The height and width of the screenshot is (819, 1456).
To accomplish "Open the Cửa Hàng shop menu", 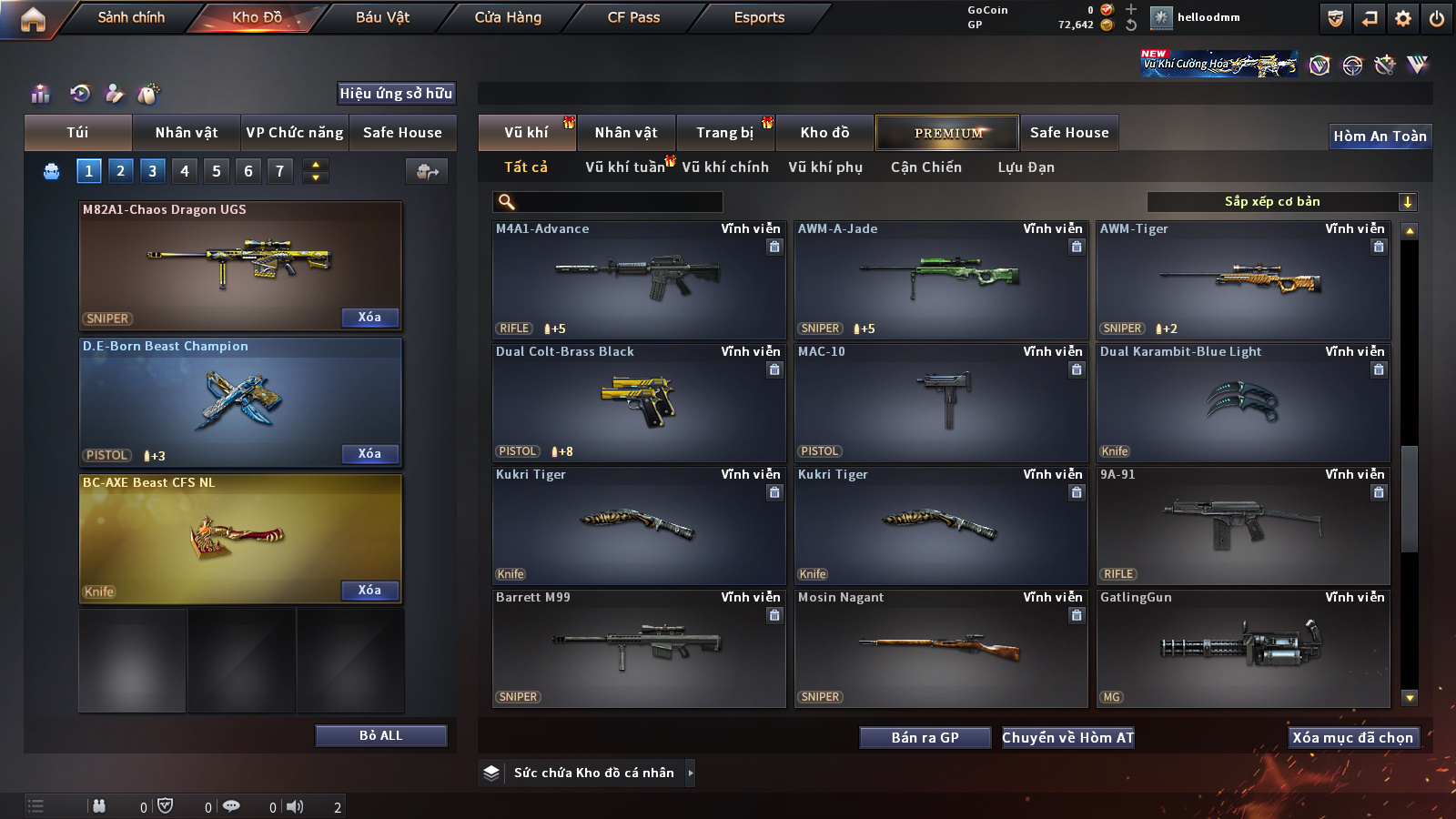I will click(x=508, y=17).
